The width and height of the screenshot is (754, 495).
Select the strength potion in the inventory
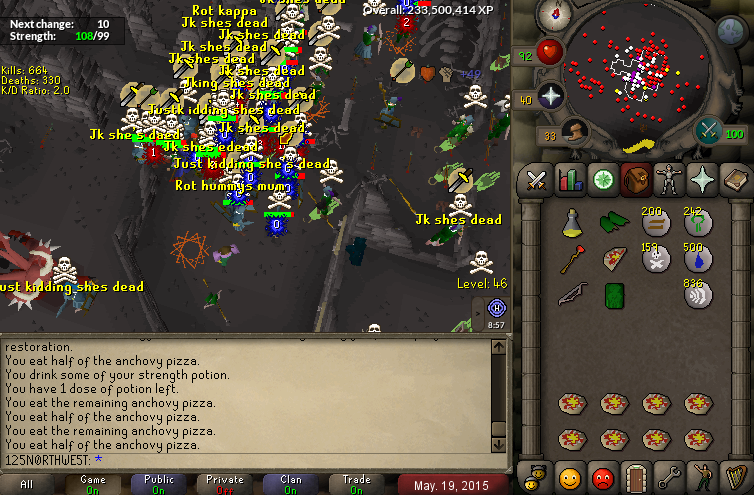[x=570, y=223]
